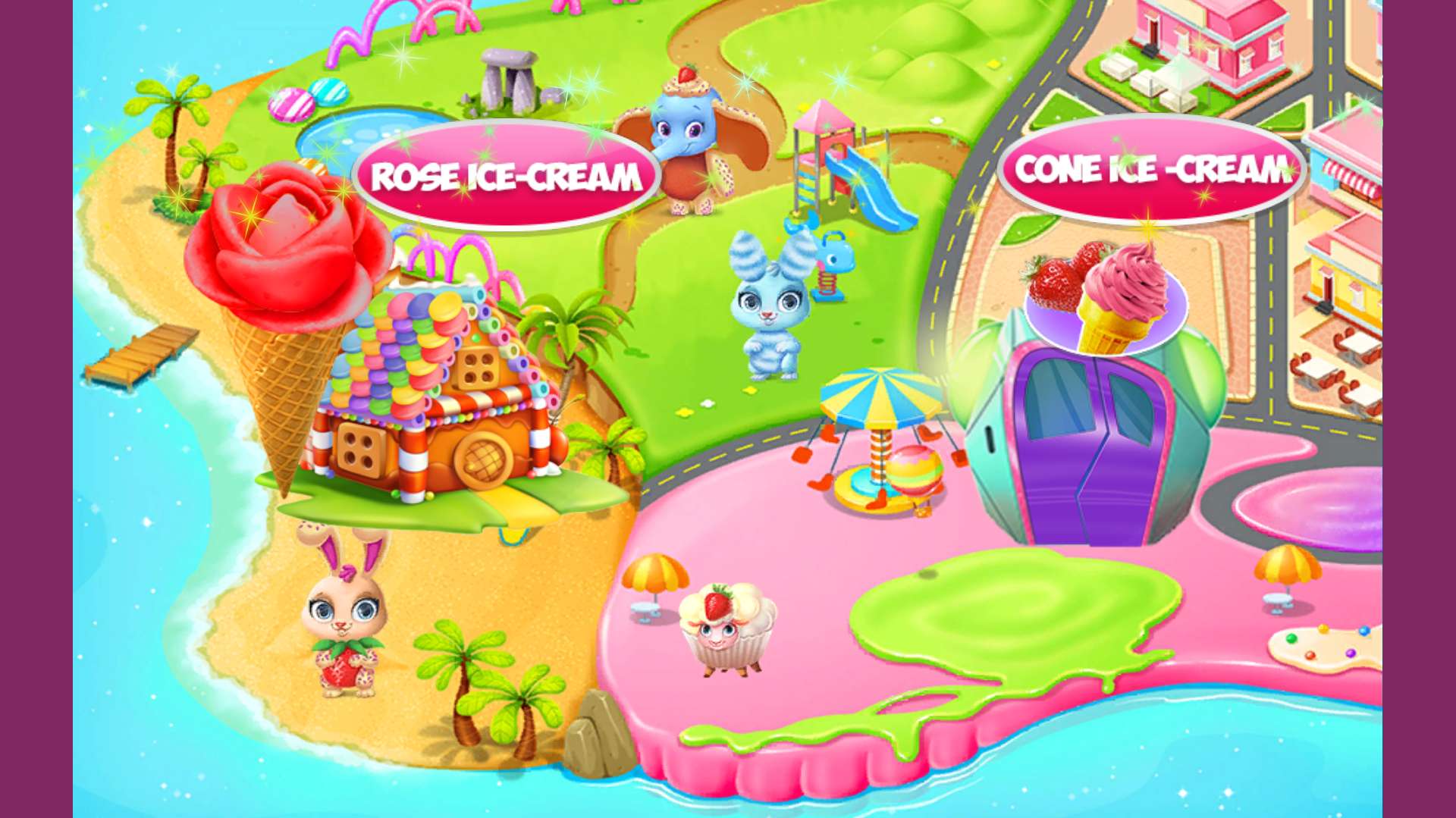Viewport: 1456px width, 818px height.
Task: Select the Rose Ice-Cream level button
Action: [506, 176]
